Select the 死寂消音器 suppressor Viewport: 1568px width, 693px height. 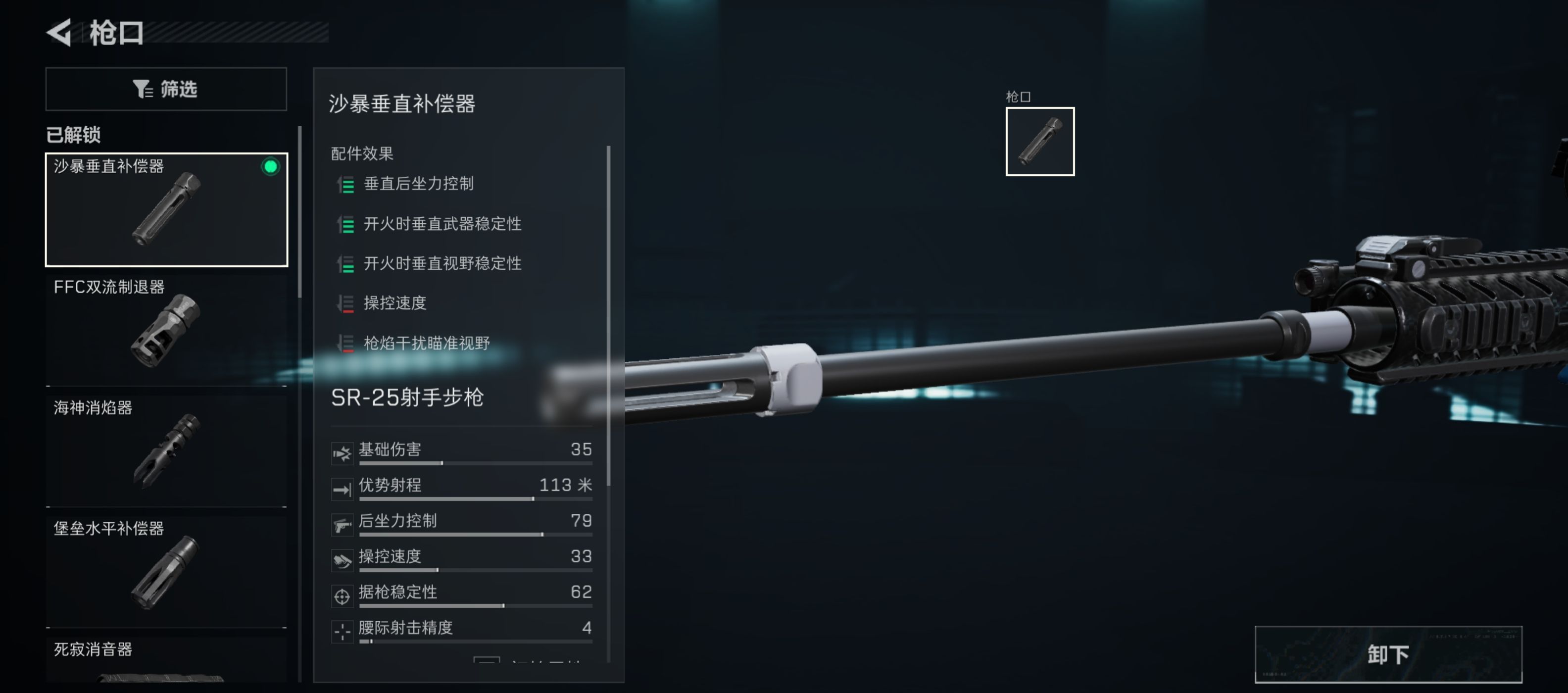pyautogui.click(x=166, y=664)
